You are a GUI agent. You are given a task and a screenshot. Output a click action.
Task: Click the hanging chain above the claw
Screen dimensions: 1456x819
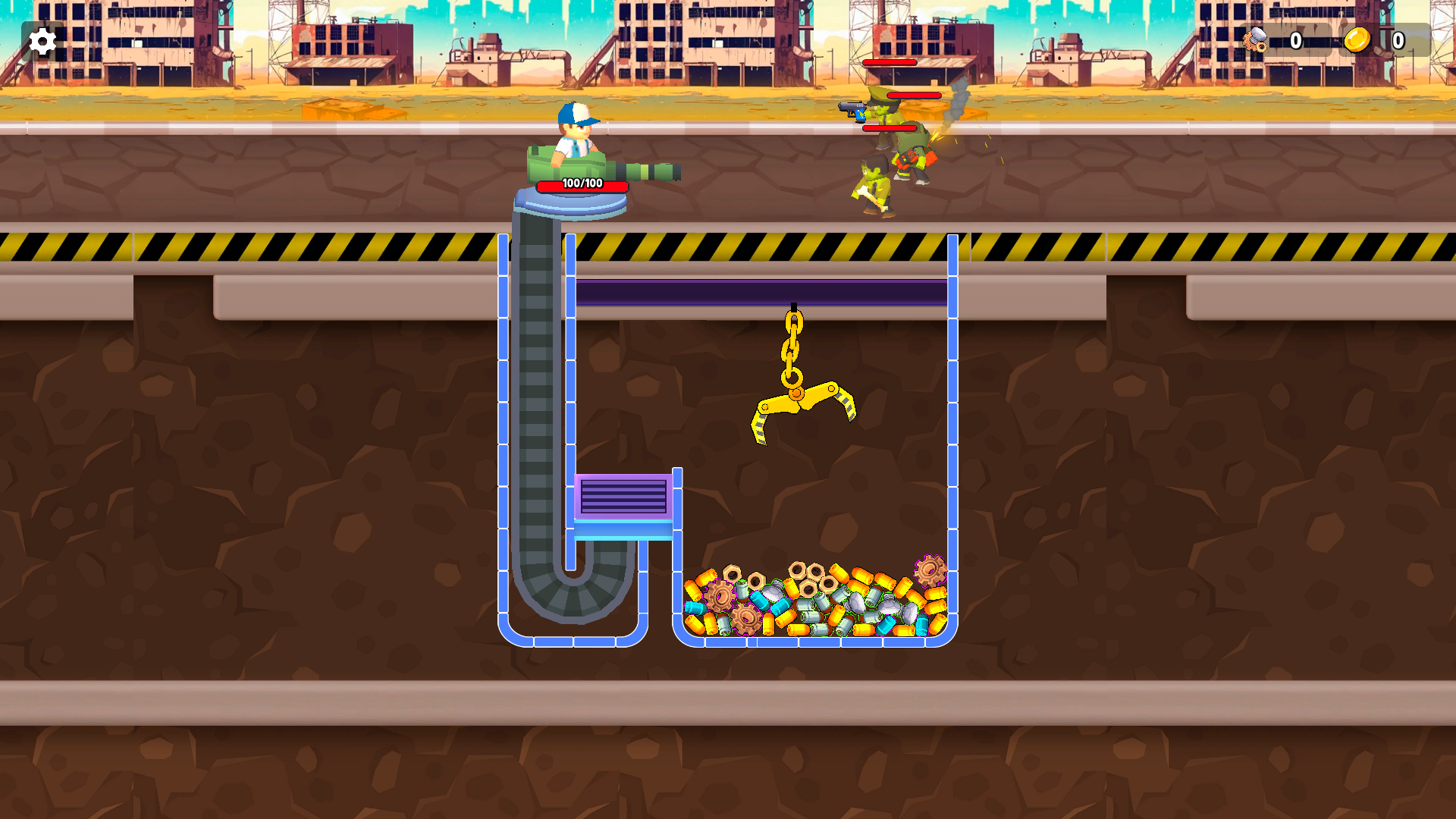795,341
